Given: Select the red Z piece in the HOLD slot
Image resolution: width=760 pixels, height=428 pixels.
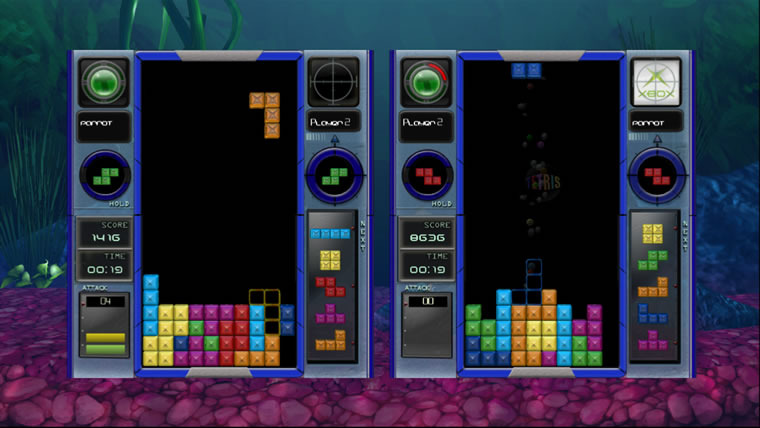Looking at the screenshot, I should coord(427,177).
